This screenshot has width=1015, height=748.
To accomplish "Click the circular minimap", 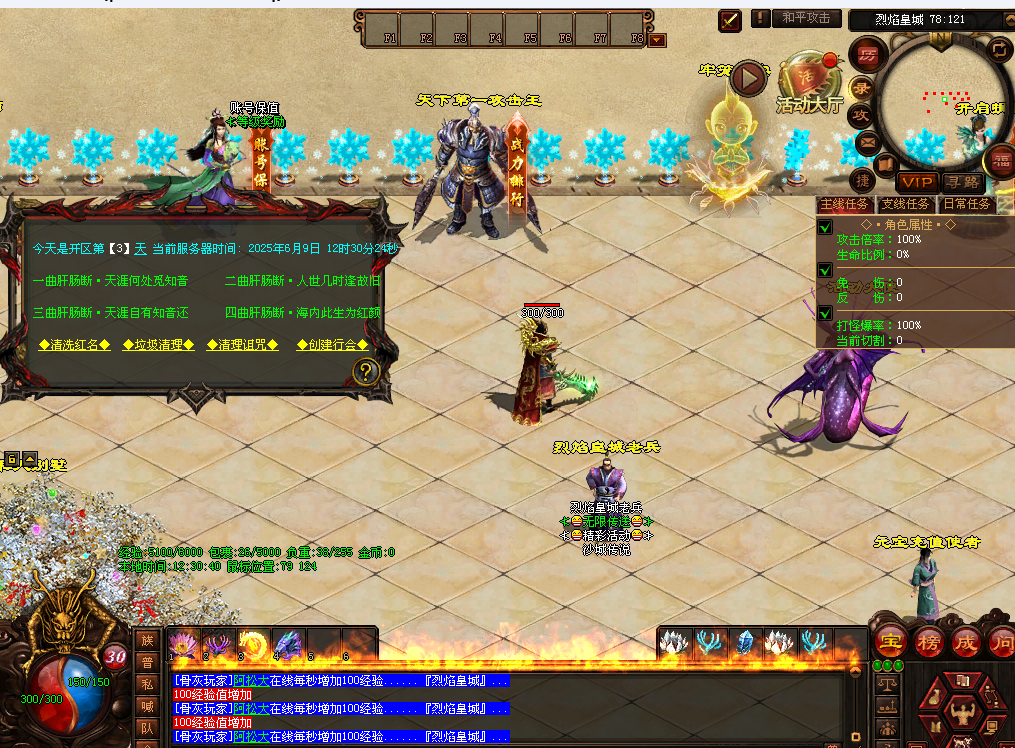I will (x=942, y=102).
